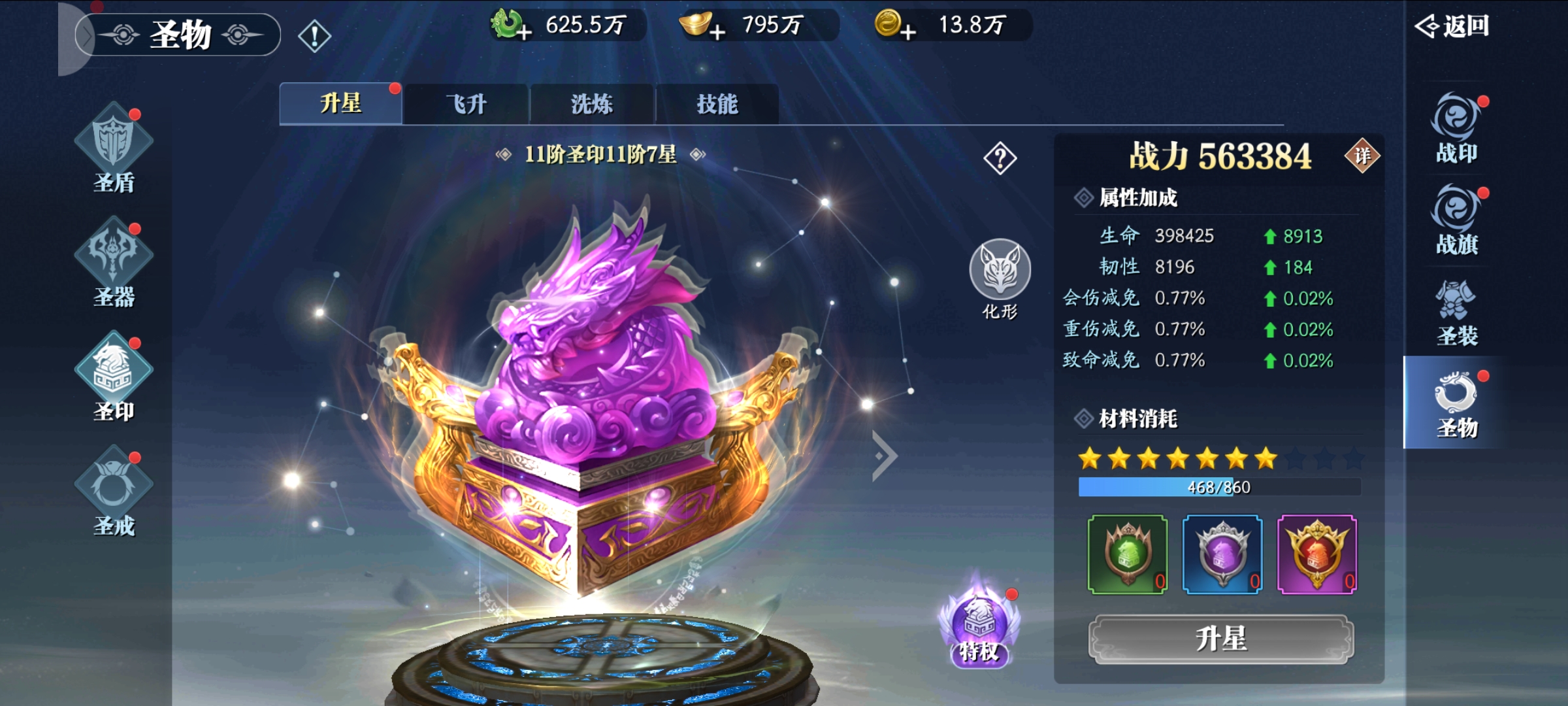Viewport: 1568px width, 706px height.
Task: Show details with the 详 button
Action: point(1362,156)
